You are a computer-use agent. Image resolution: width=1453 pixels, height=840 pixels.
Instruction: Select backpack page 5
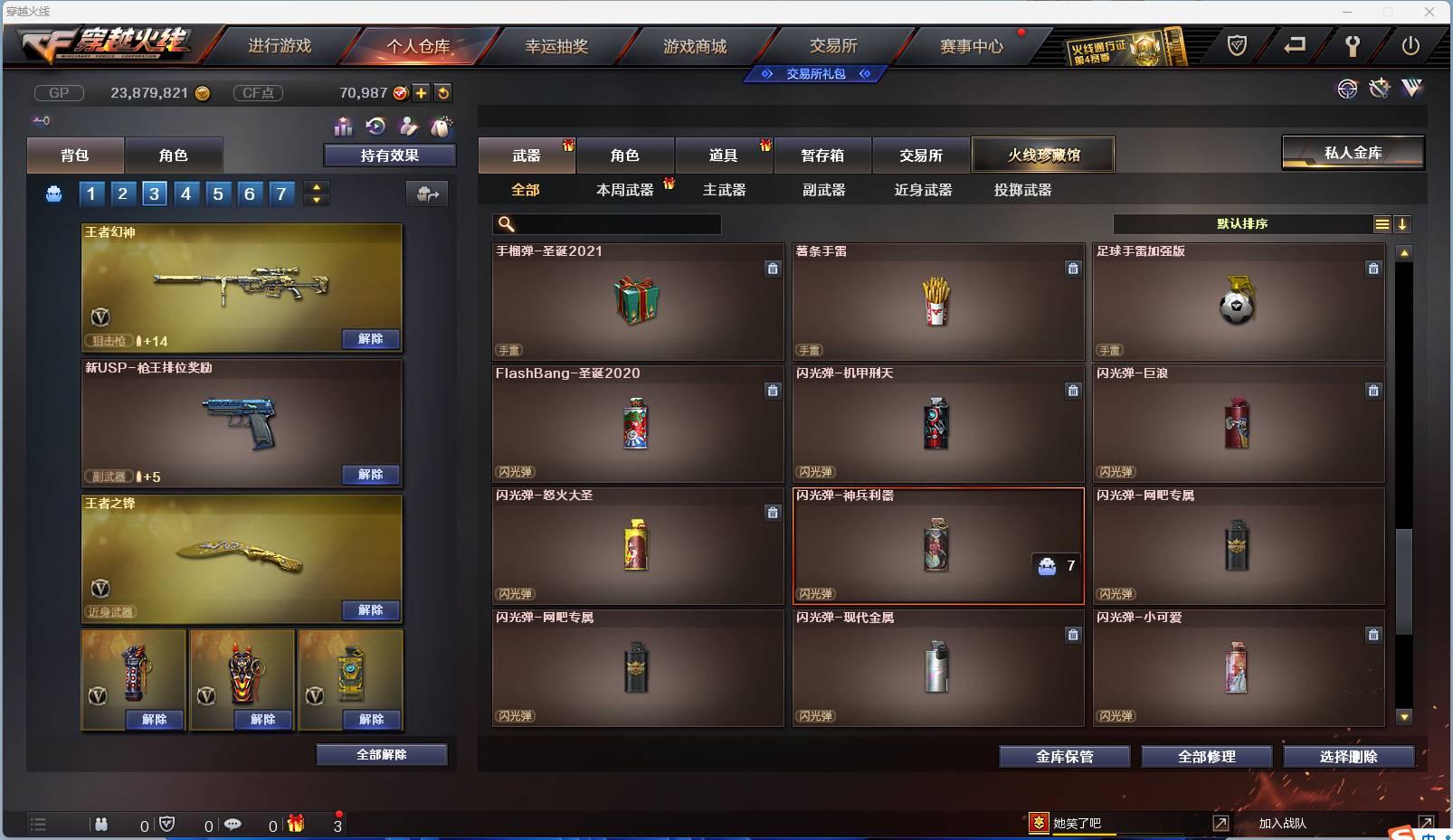pos(218,193)
